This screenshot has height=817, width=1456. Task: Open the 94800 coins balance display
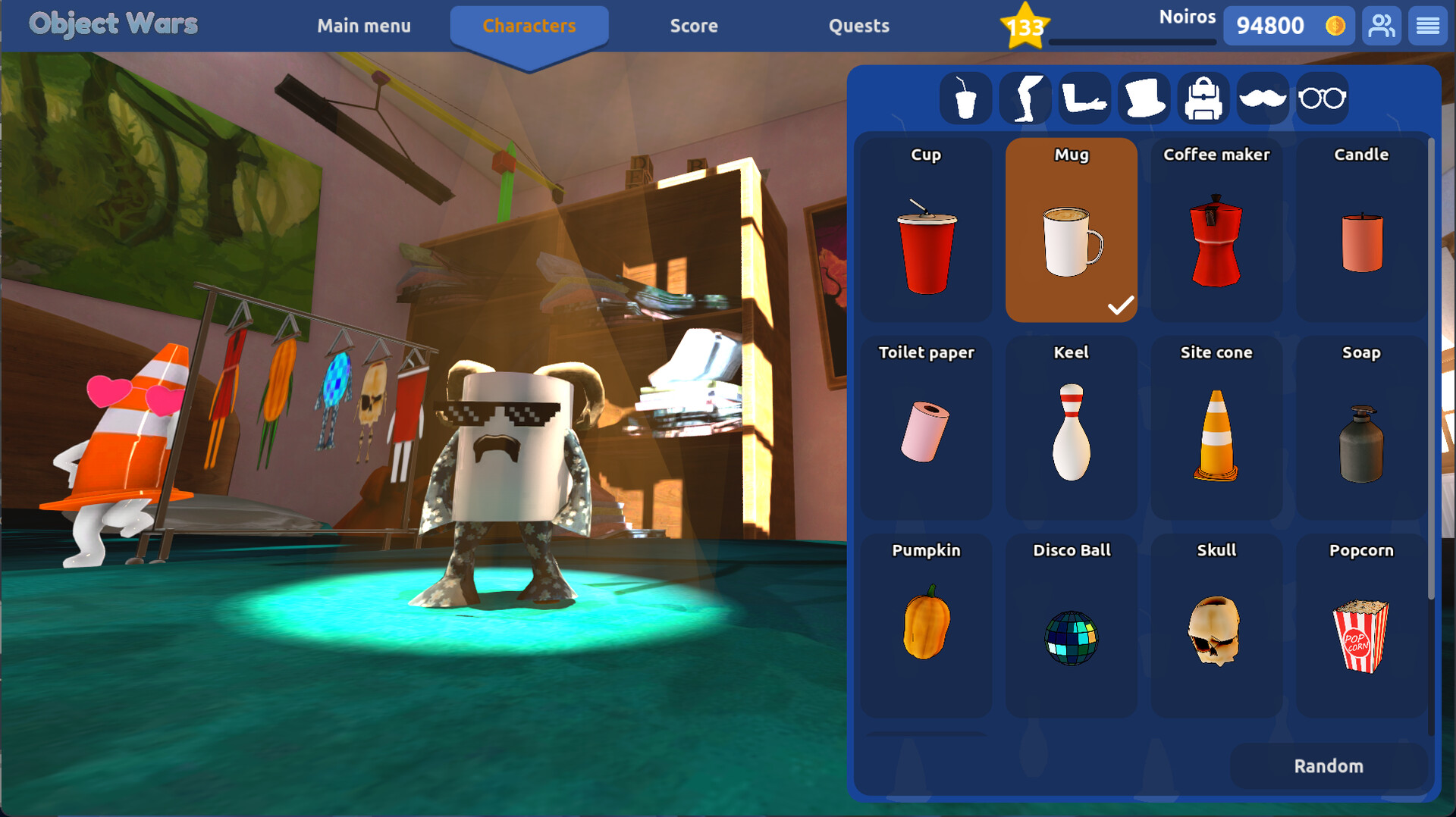[x=1288, y=25]
